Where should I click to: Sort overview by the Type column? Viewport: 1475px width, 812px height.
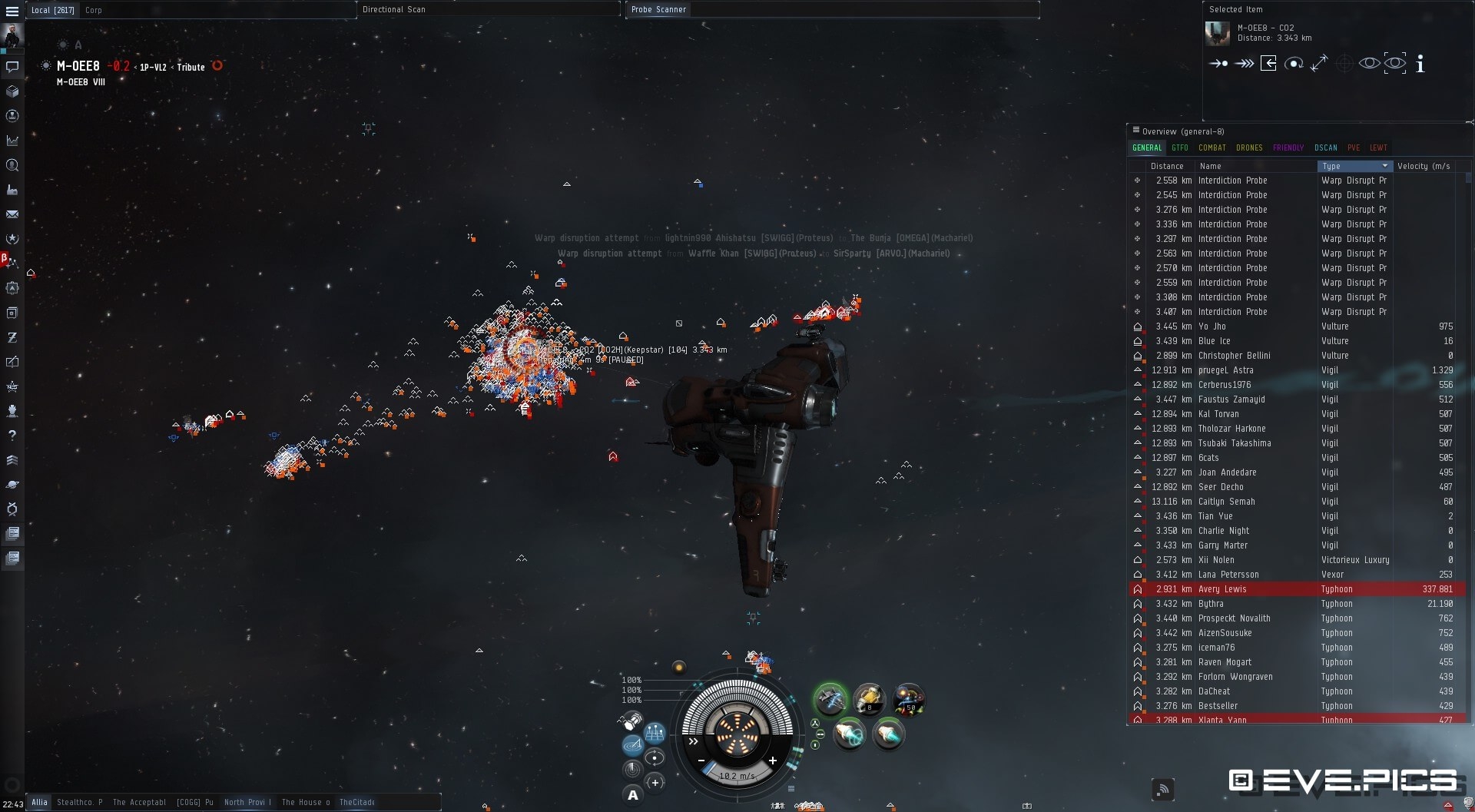coord(1354,166)
